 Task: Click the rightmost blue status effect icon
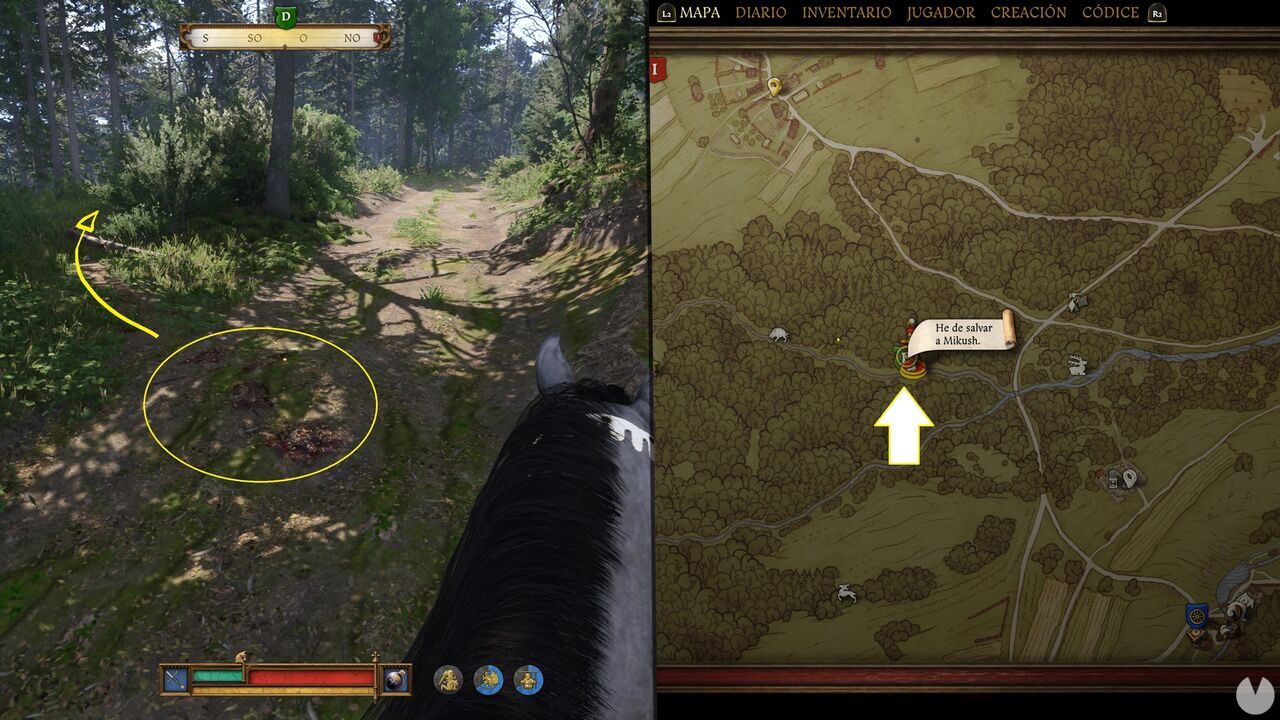pyautogui.click(x=528, y=677)
